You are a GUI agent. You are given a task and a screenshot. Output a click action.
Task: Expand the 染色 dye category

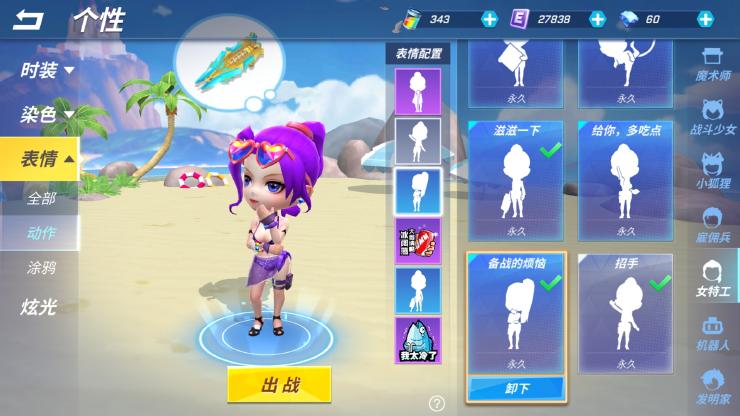tap(47, 114)
